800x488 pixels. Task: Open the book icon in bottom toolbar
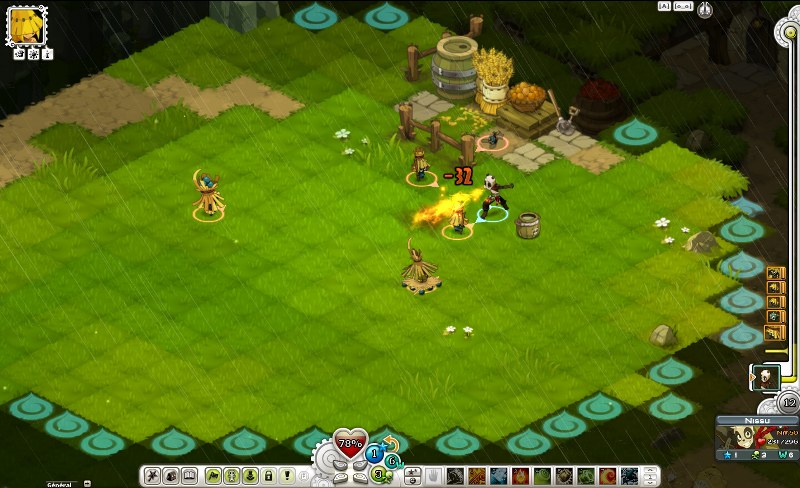pyautogui.click(x=189, y=475)
